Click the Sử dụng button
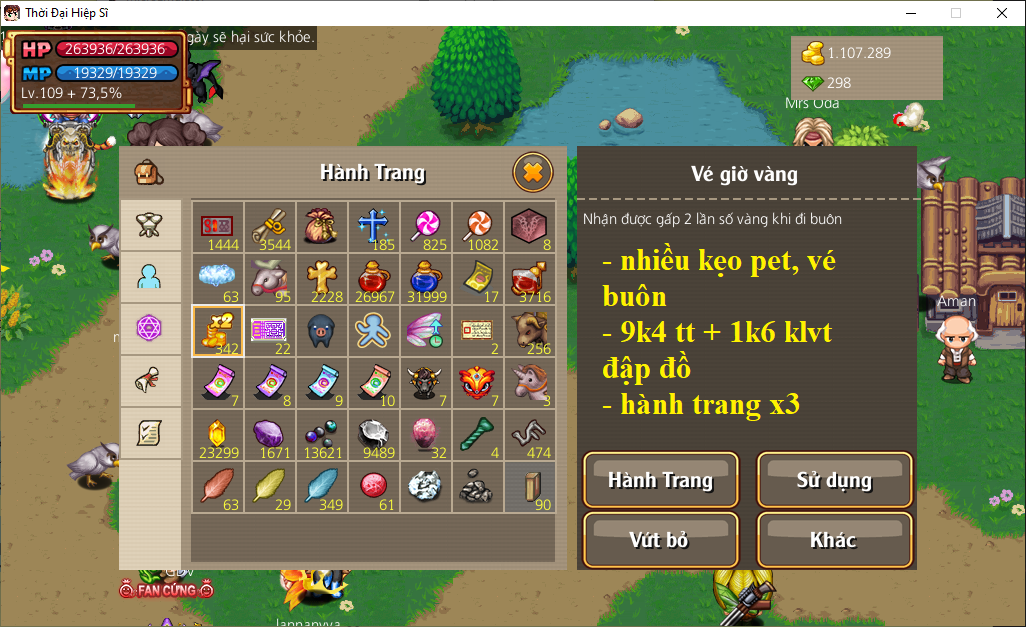The image size is (1026, 627). [x=834, y=480]
